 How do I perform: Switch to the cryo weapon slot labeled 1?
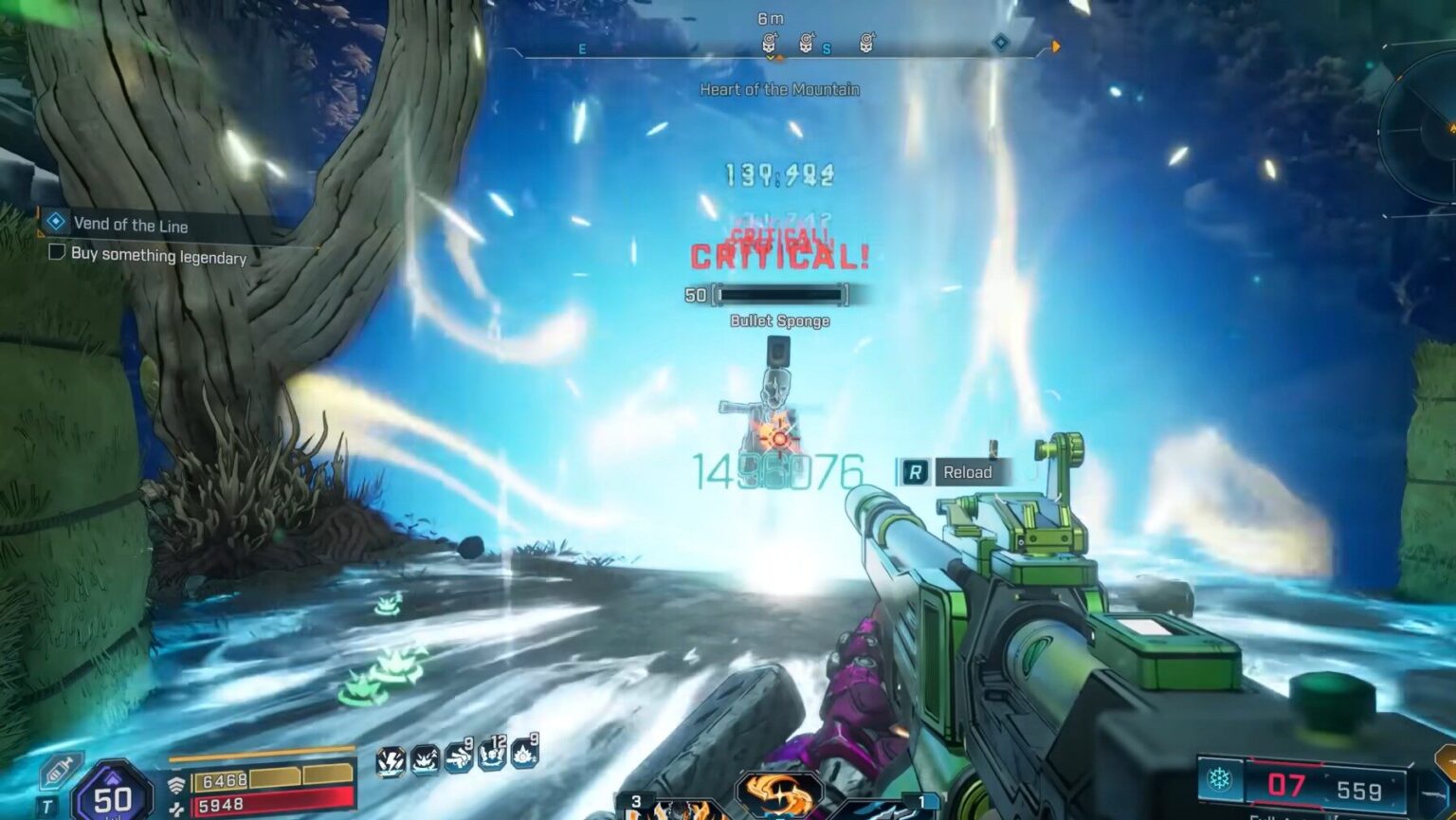921,799
